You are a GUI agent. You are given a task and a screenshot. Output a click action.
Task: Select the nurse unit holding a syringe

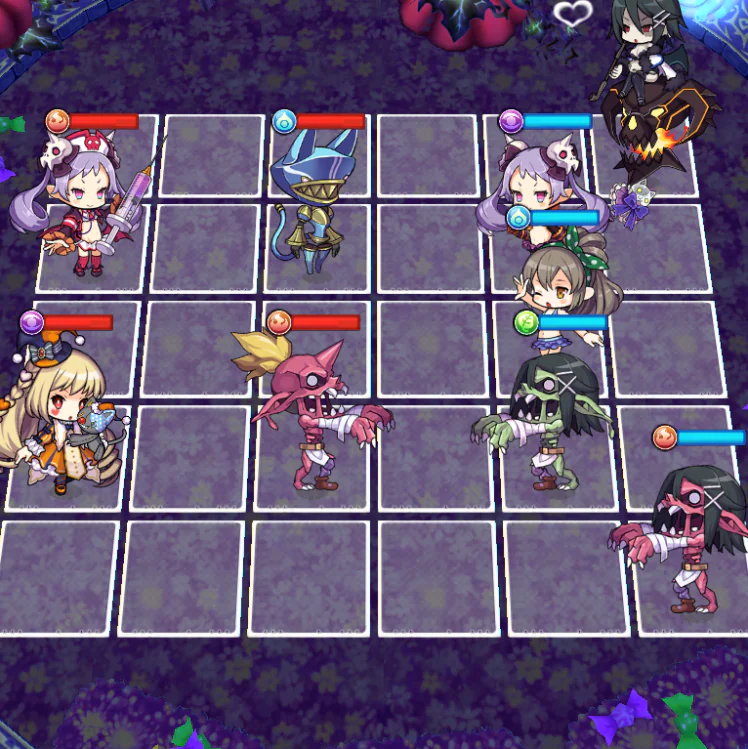[x=85, y=205]
